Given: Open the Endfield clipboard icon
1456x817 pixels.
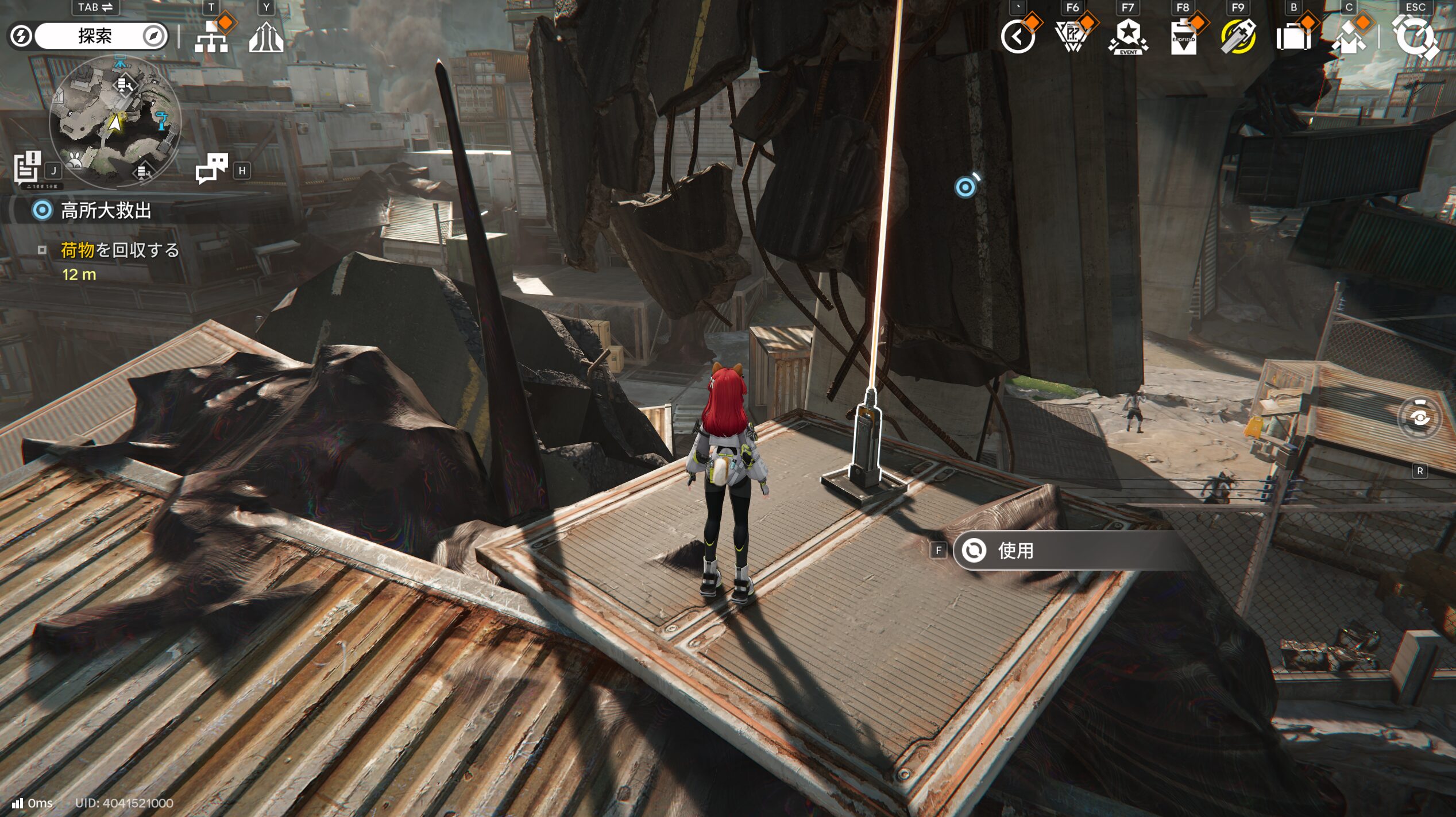Looking at the screenshot, I should 1183,38.
